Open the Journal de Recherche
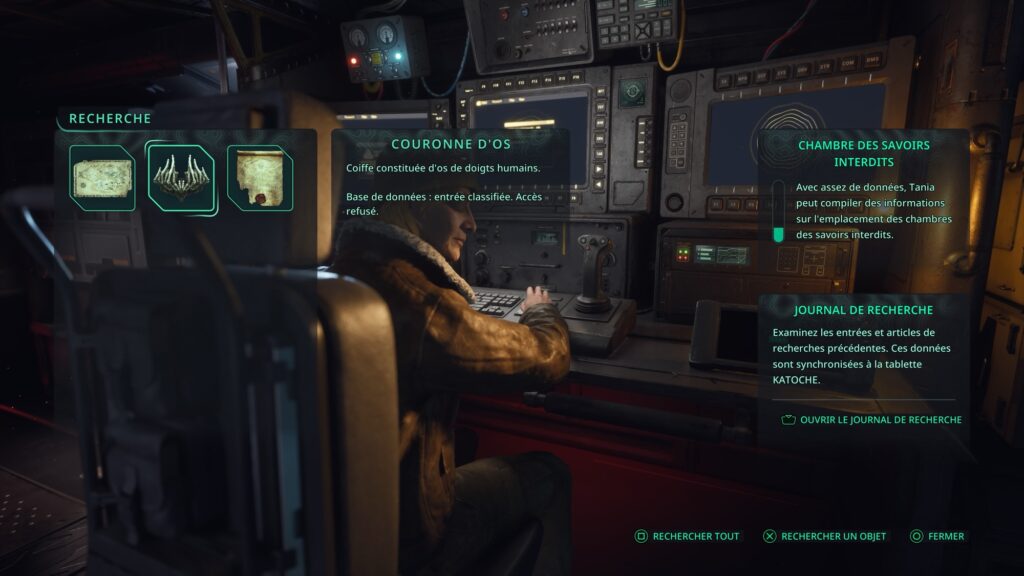 (x=871, y=420)
